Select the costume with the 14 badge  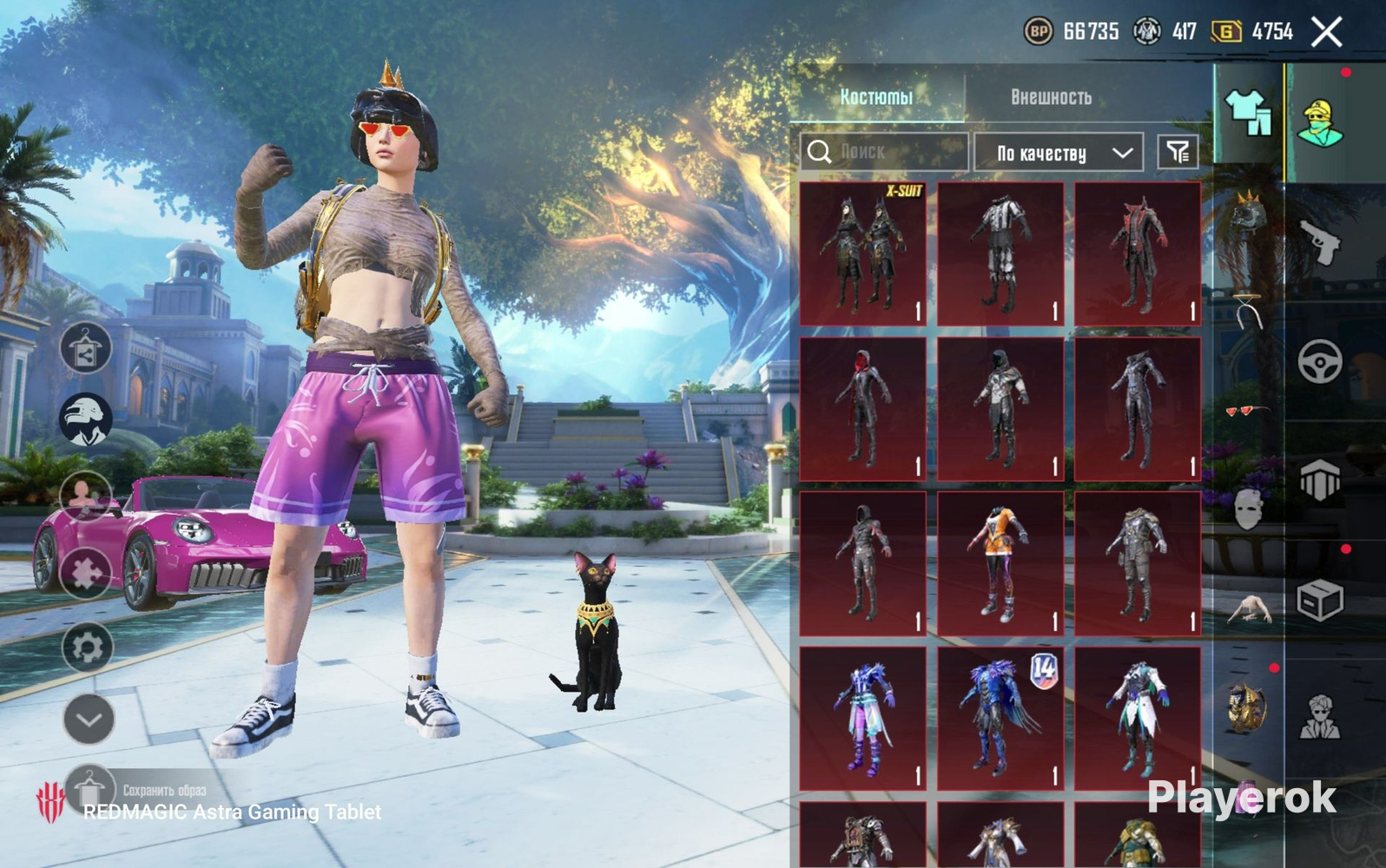[1000, 718]
